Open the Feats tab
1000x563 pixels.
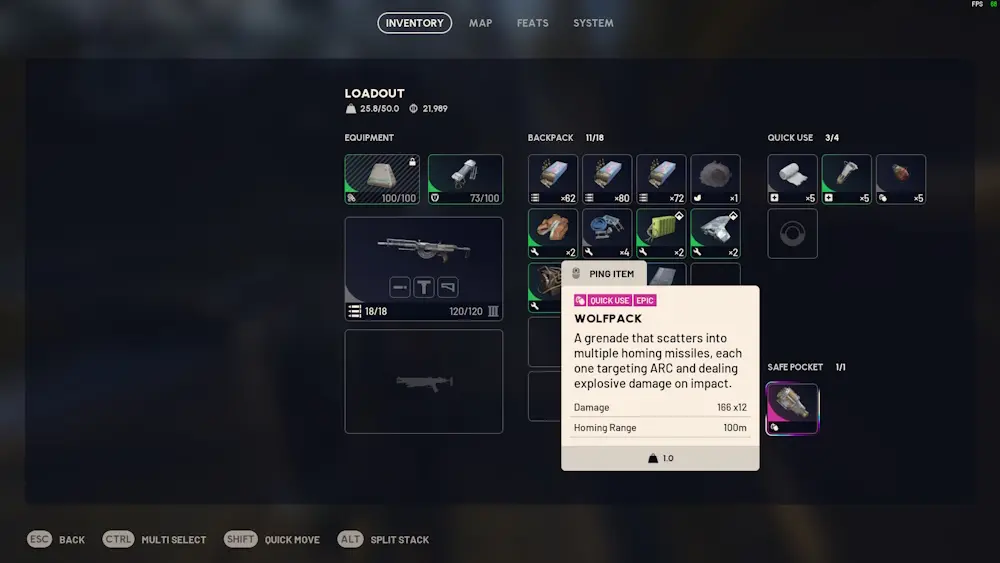pos(532,23)
